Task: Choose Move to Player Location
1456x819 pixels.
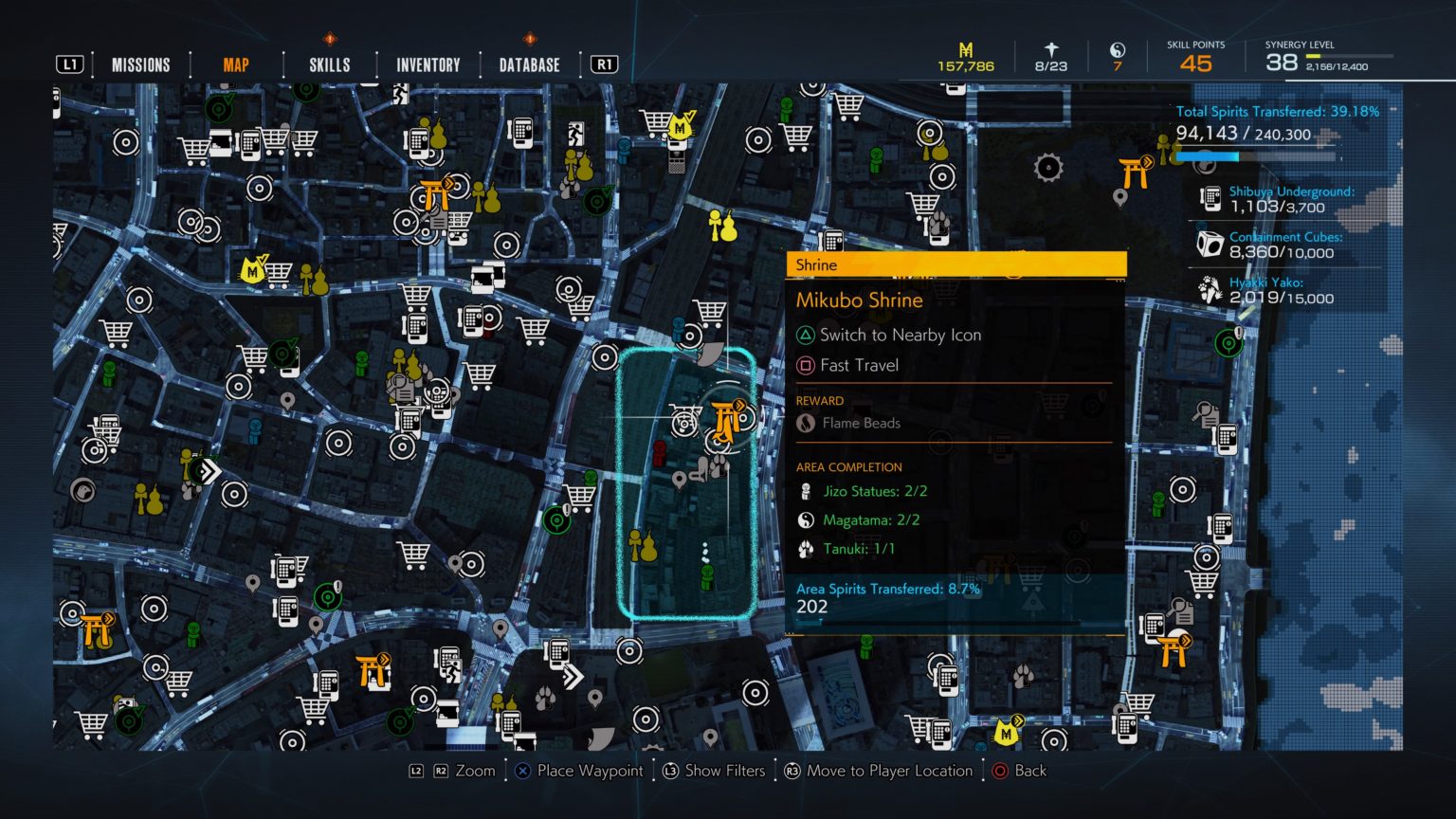Action: coord(888,771)
